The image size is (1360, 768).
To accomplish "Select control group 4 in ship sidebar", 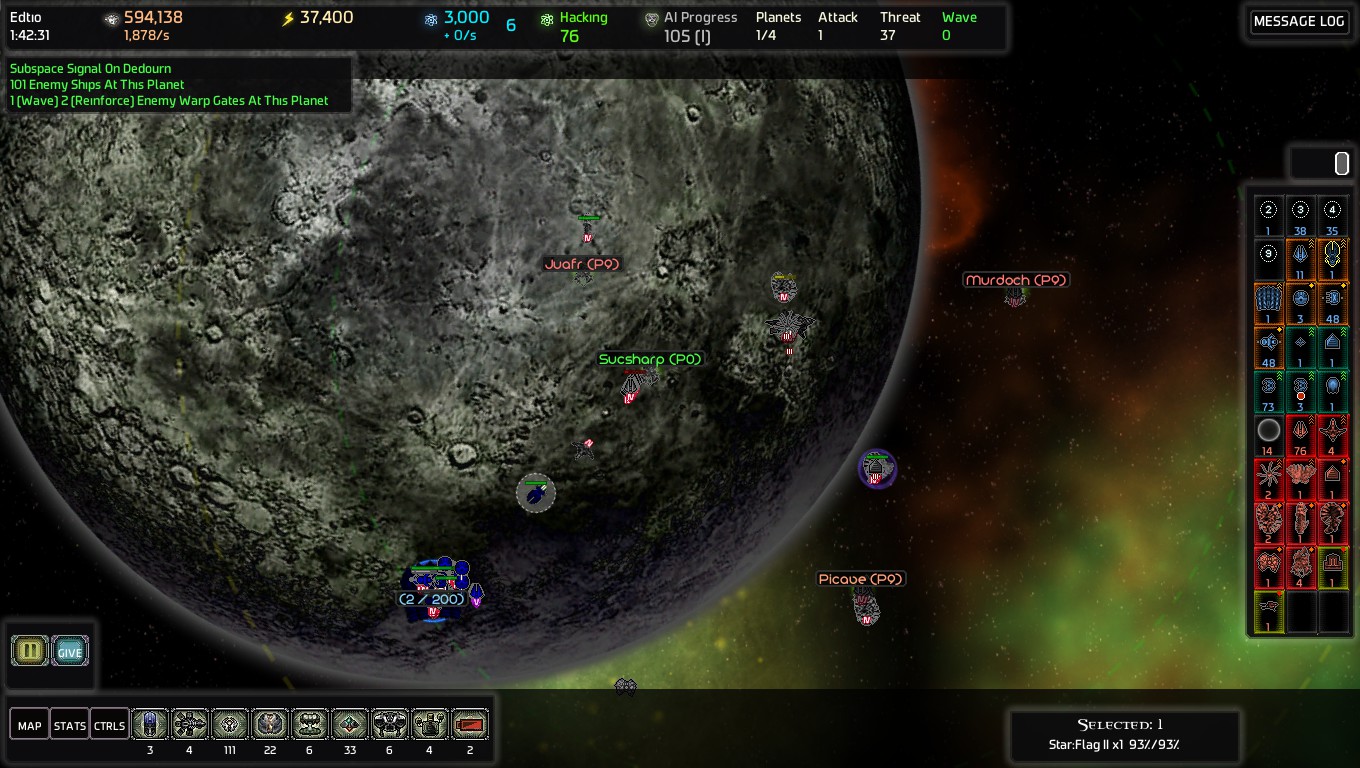I will click(1332, 215).
